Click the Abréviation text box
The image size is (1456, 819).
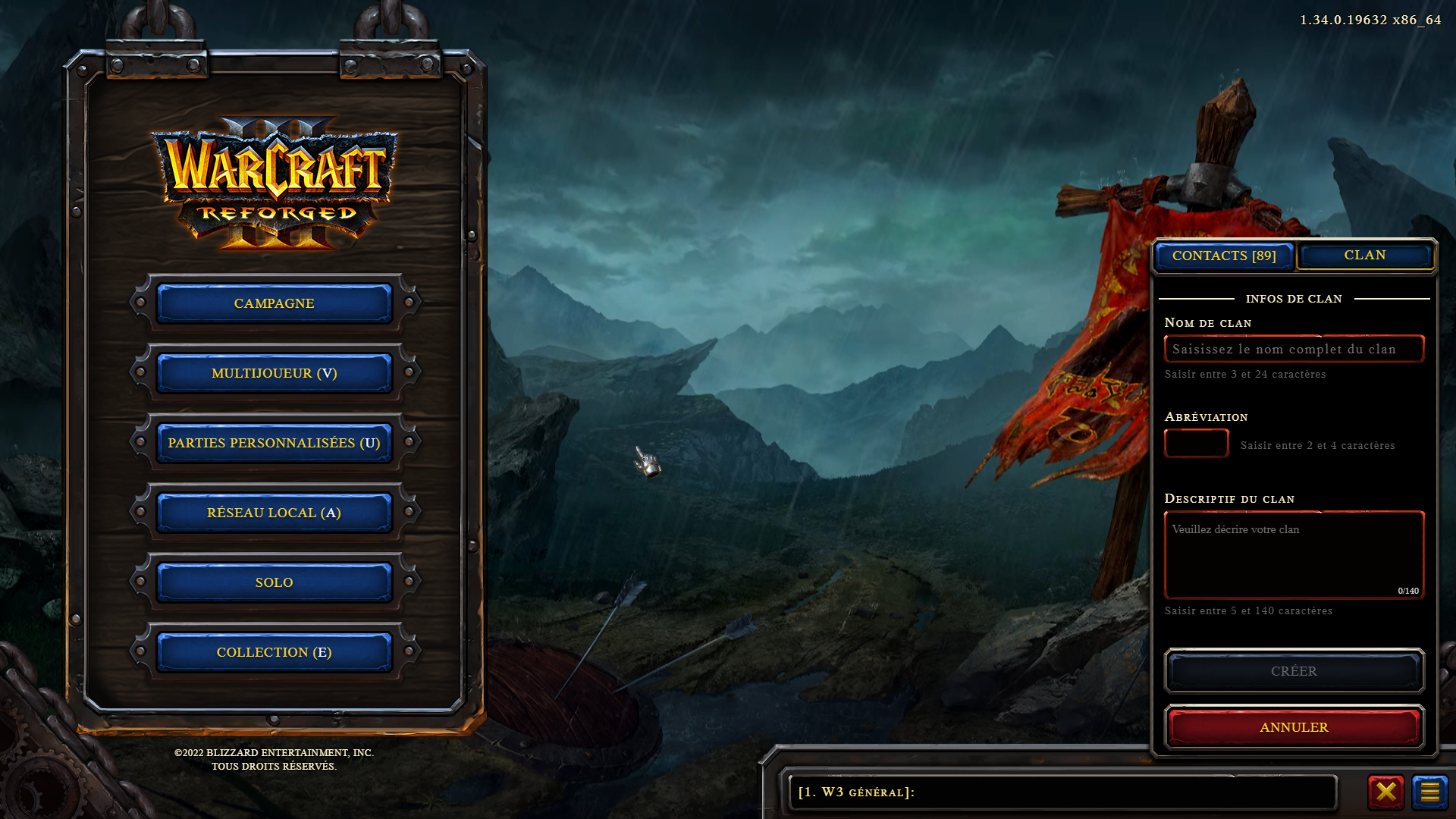click(x=1196, y=444)
